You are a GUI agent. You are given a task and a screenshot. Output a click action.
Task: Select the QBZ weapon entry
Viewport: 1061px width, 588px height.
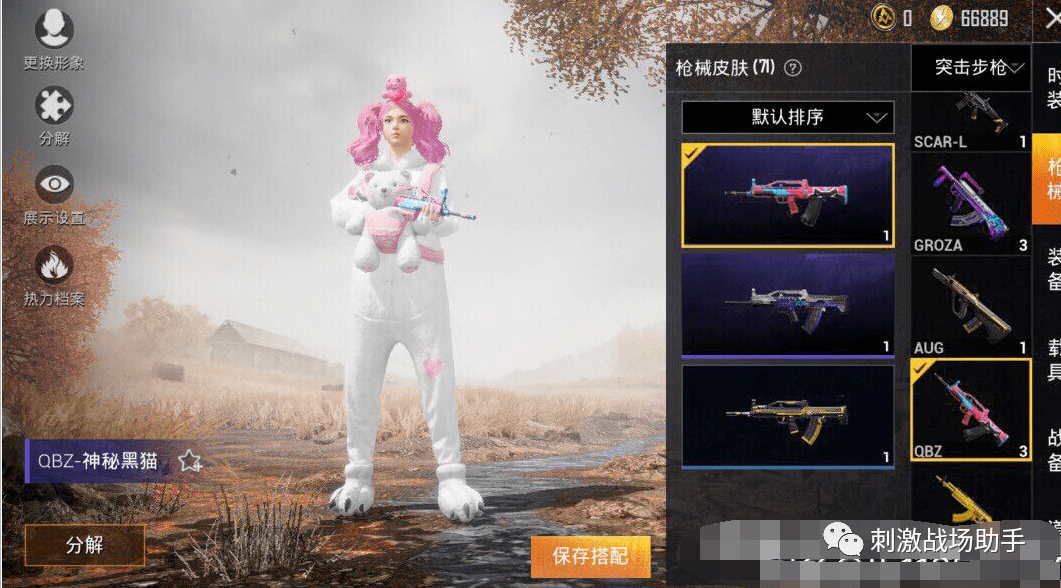coord(970,410)
